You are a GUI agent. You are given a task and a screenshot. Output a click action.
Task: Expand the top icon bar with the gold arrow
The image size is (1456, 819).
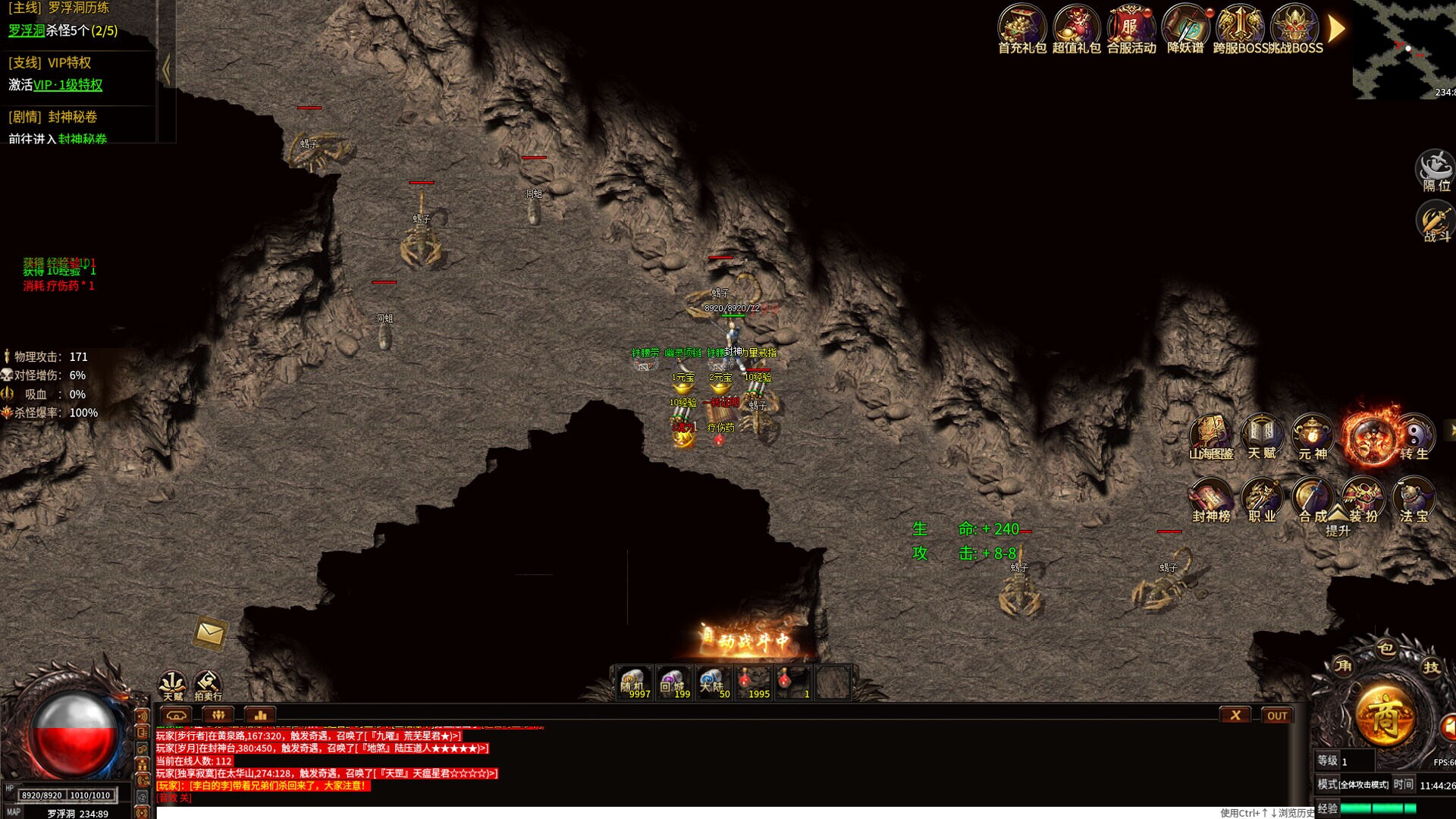point(1336,29)
